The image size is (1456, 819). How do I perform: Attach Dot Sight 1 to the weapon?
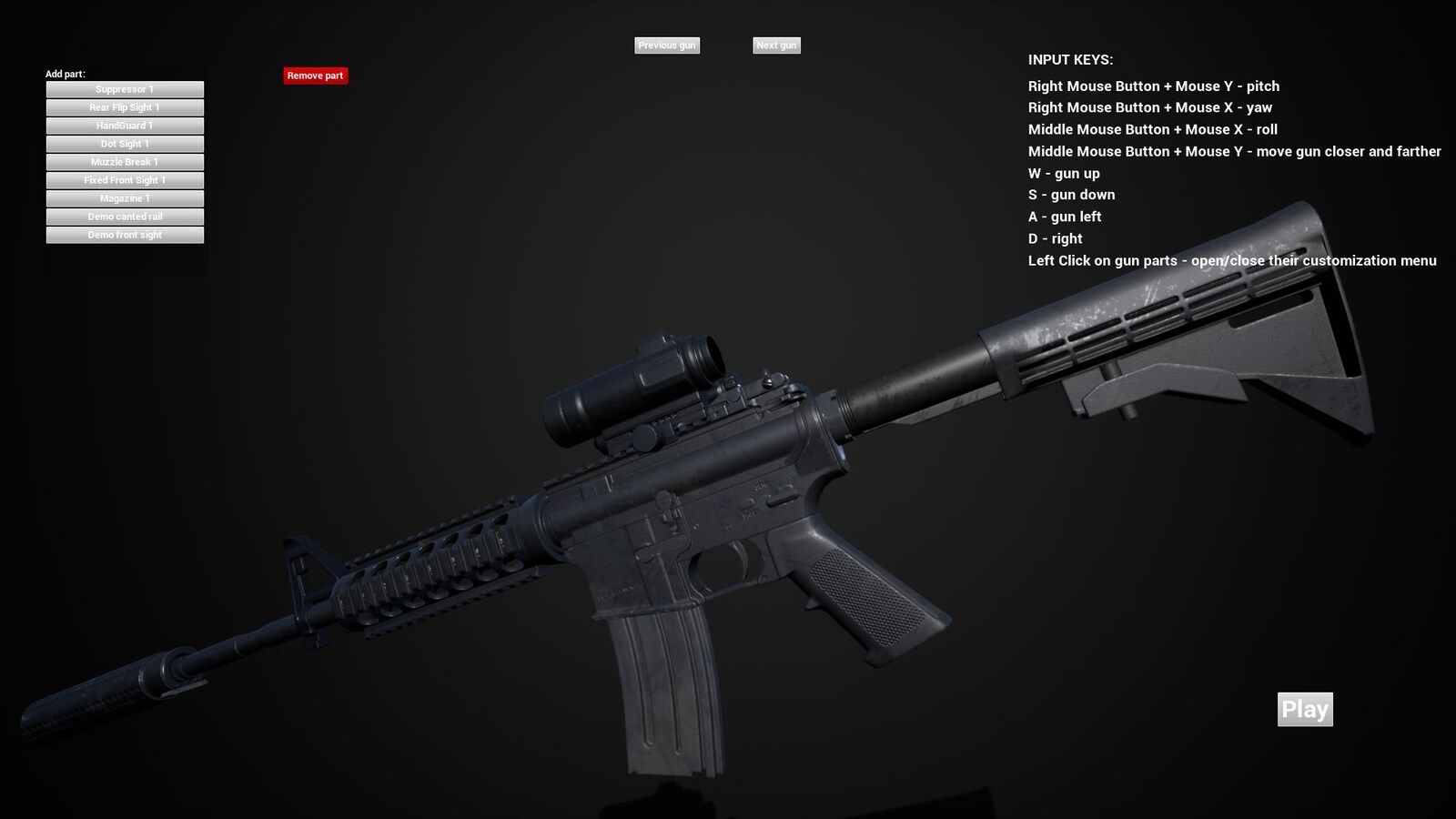[125, 143]
